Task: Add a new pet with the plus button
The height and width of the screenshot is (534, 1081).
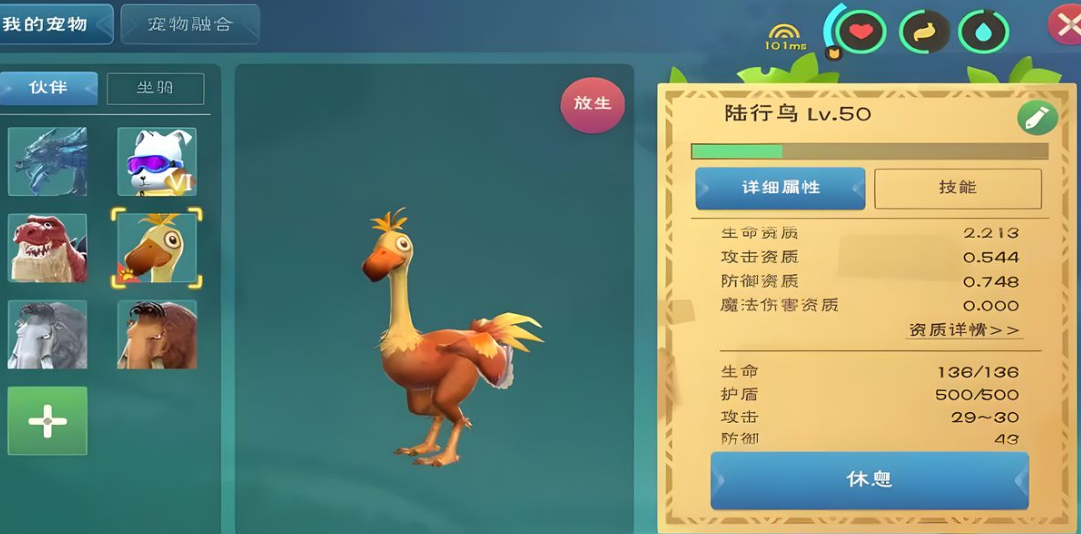Action: (x=48, y=421)
